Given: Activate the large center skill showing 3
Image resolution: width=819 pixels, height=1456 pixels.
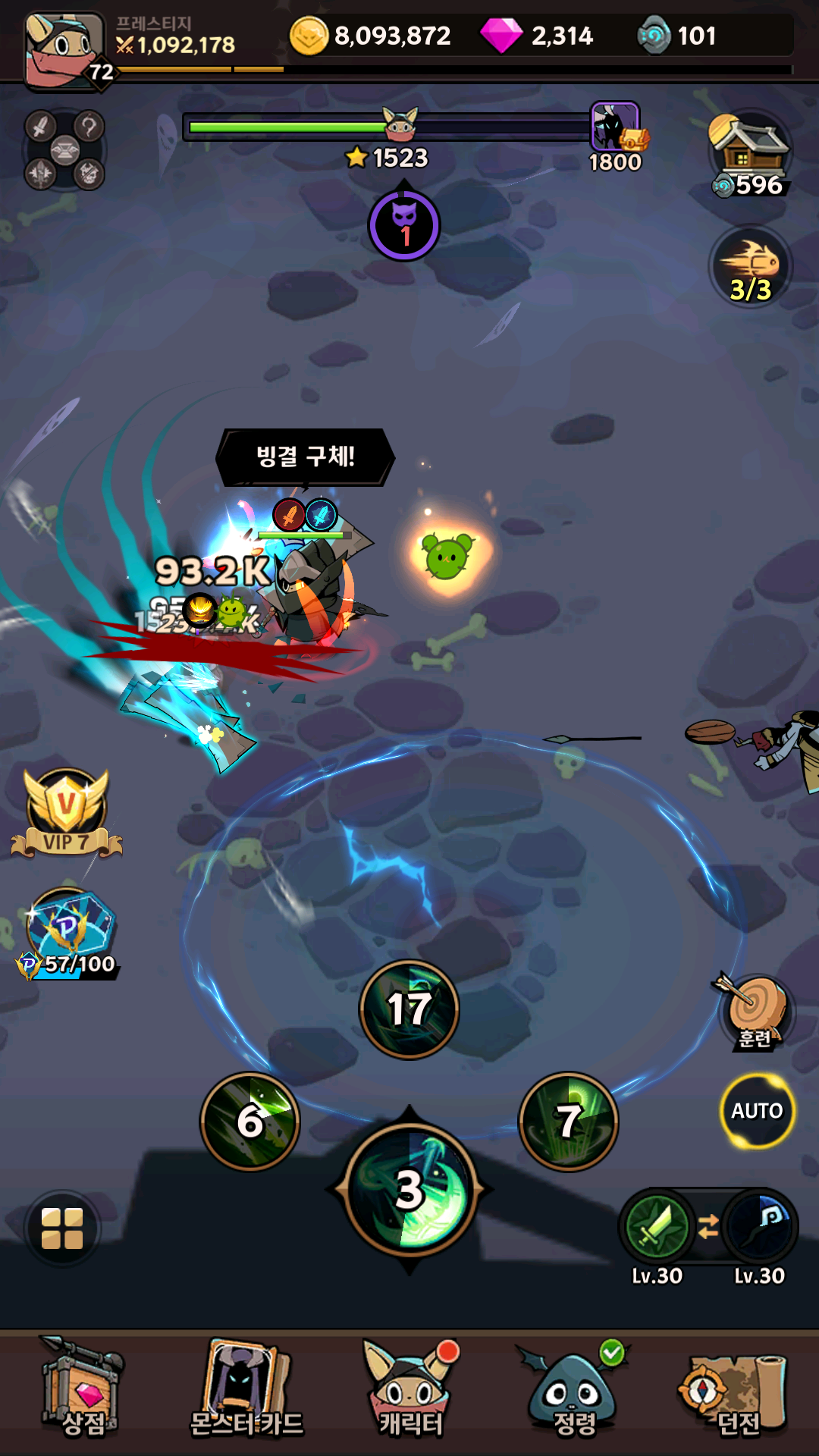Looking at the screenshot, I should [x=409, y=1190].
